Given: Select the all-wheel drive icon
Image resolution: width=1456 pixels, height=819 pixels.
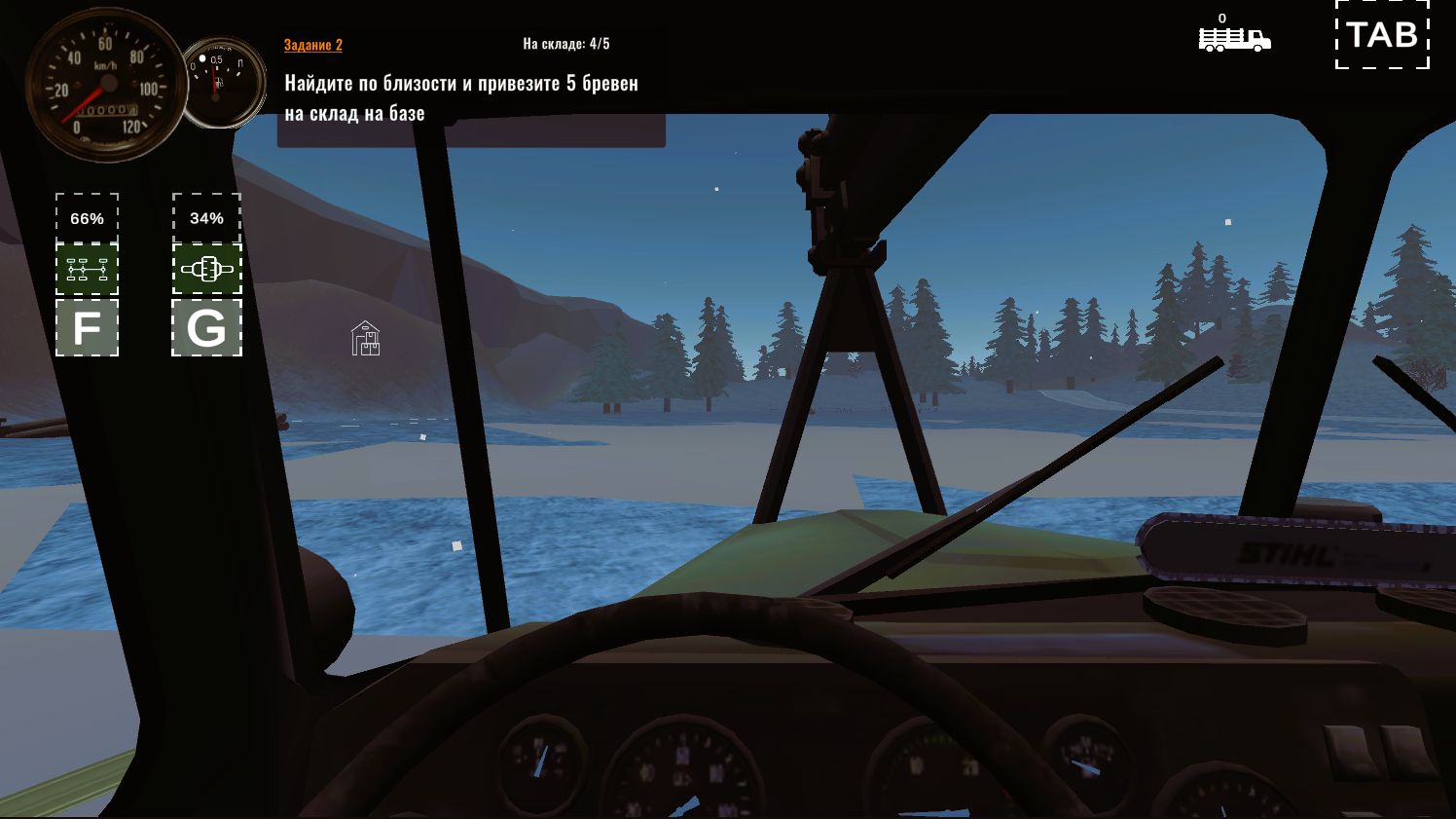Looking at the screenshot, I should (87, 268).
